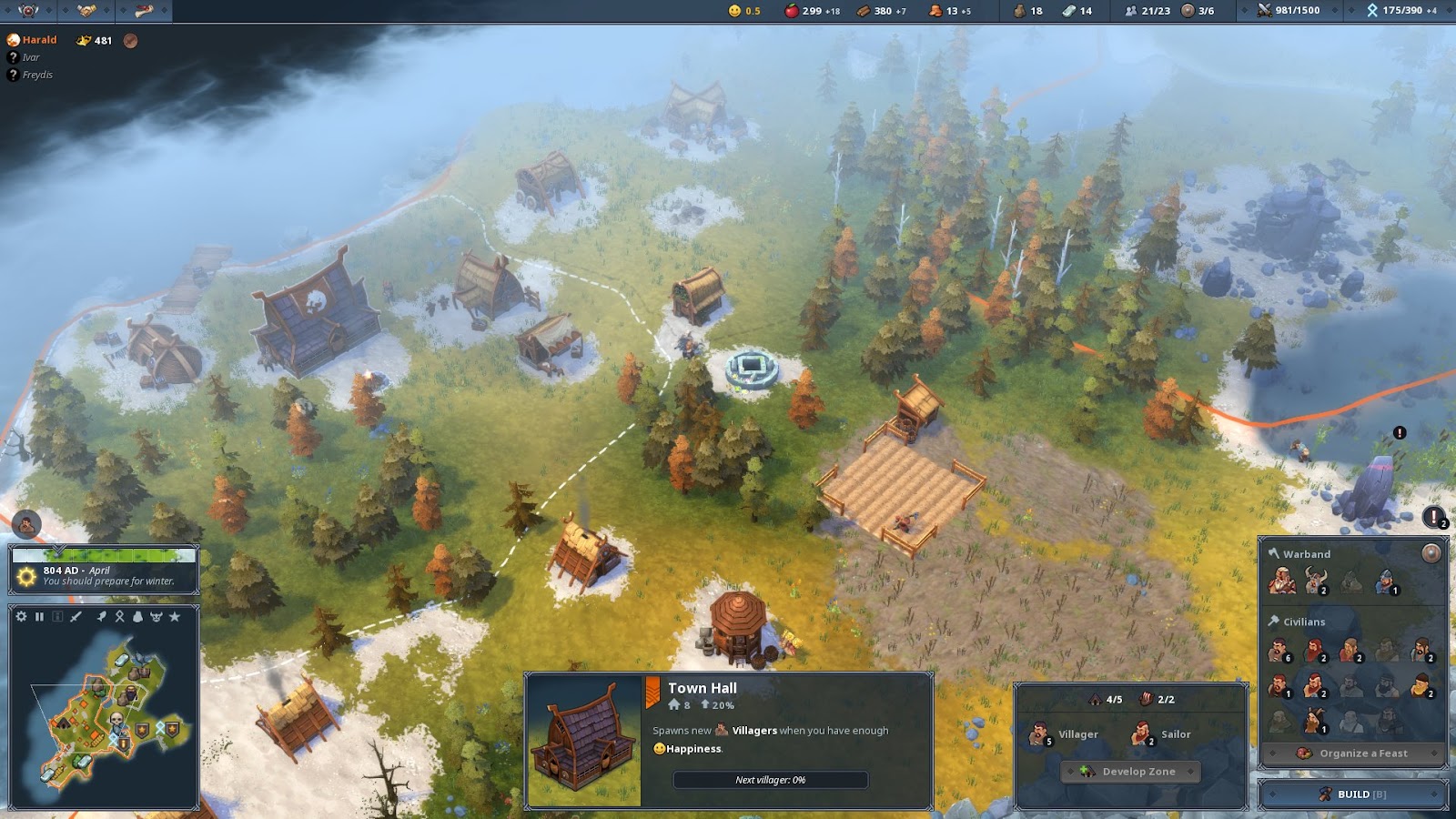
Task: Select the civilian unit icon with count 6
Action: (1280, 650)
